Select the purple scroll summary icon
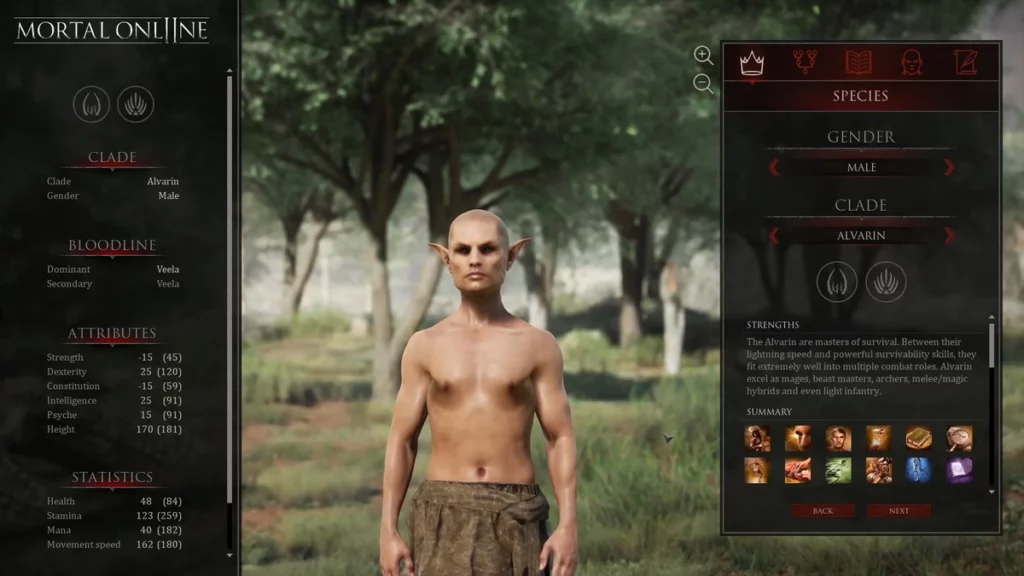 pyautogui.click(x=960, y=470)
